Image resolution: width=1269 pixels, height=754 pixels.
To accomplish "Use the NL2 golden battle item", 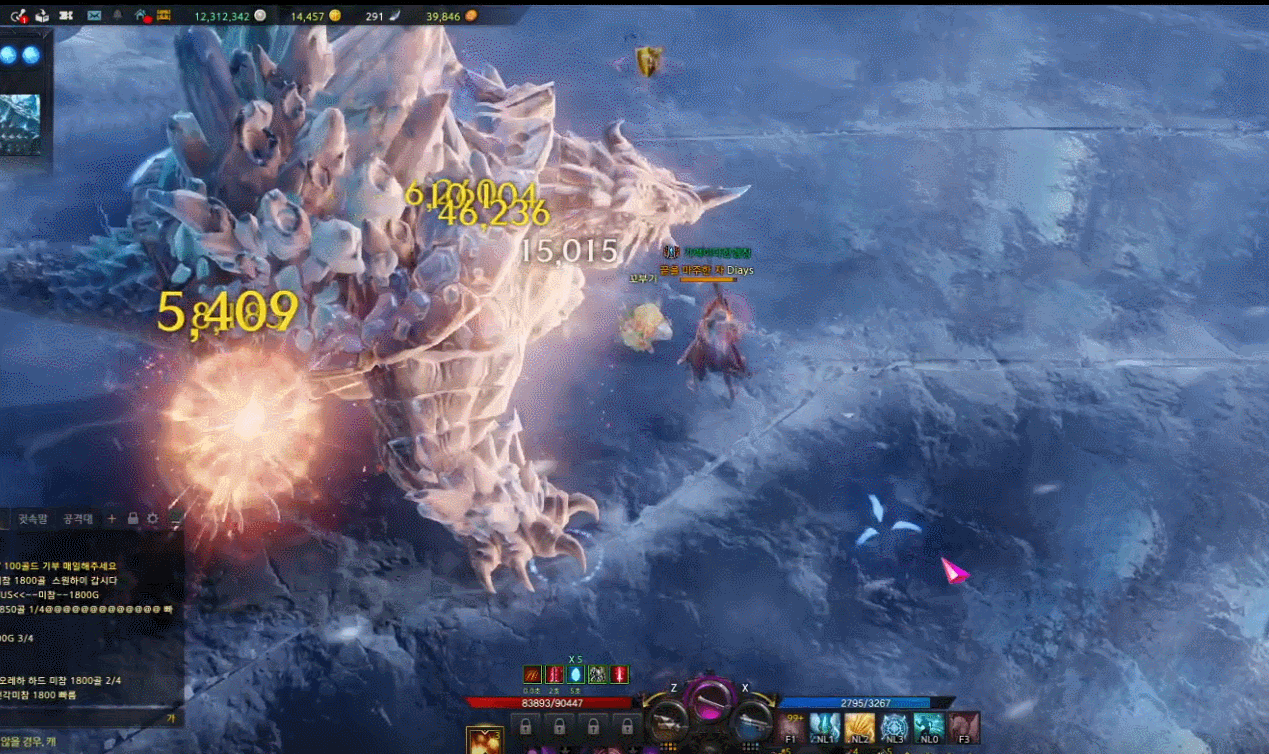I will point(859,727).
